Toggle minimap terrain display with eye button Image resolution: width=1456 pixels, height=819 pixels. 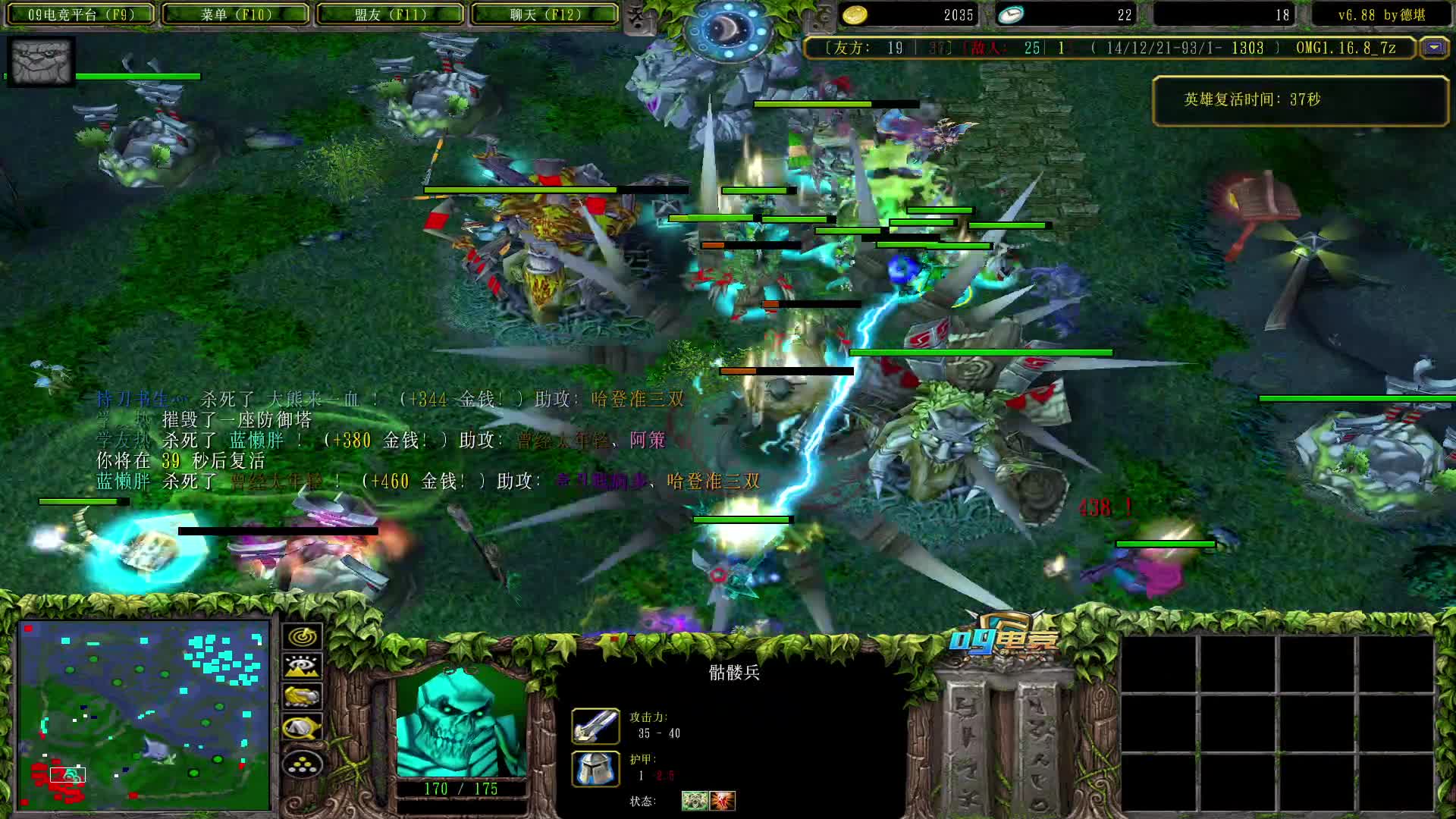tap(302, 667)
